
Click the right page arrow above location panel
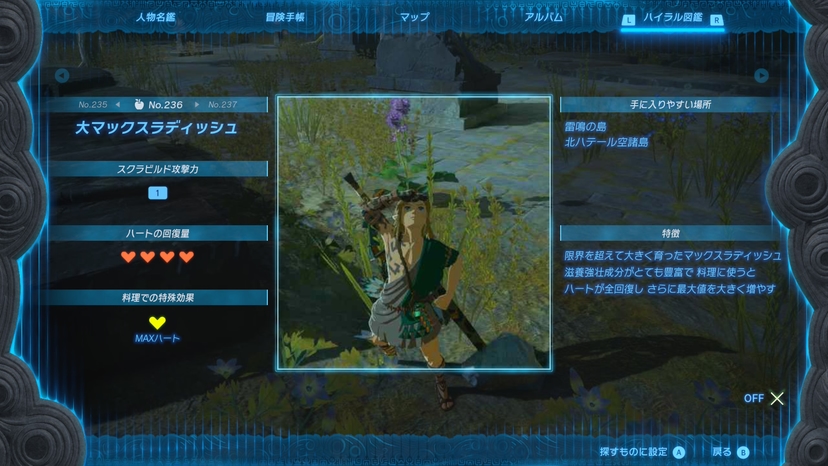point(761,75)
